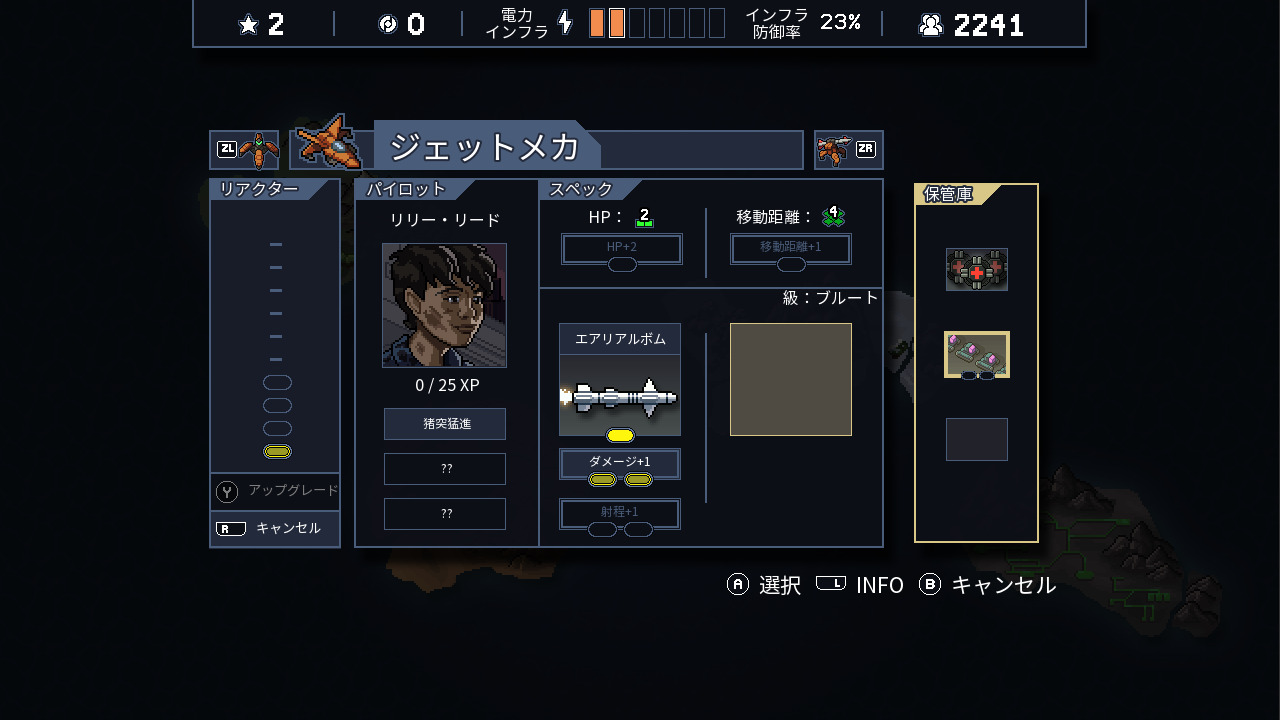Switch to the previous mech
The height and width of the screenshot is (720, 1280).
244,150
